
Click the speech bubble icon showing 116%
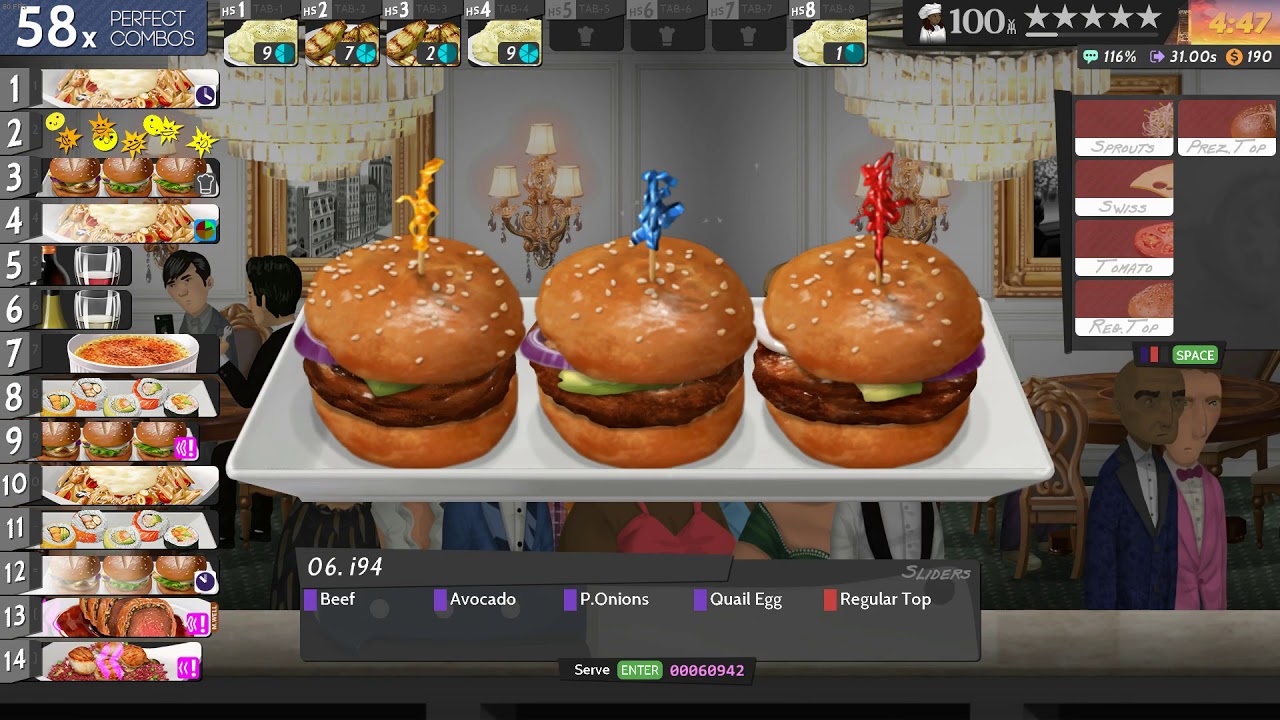(x=1089, y=57)
